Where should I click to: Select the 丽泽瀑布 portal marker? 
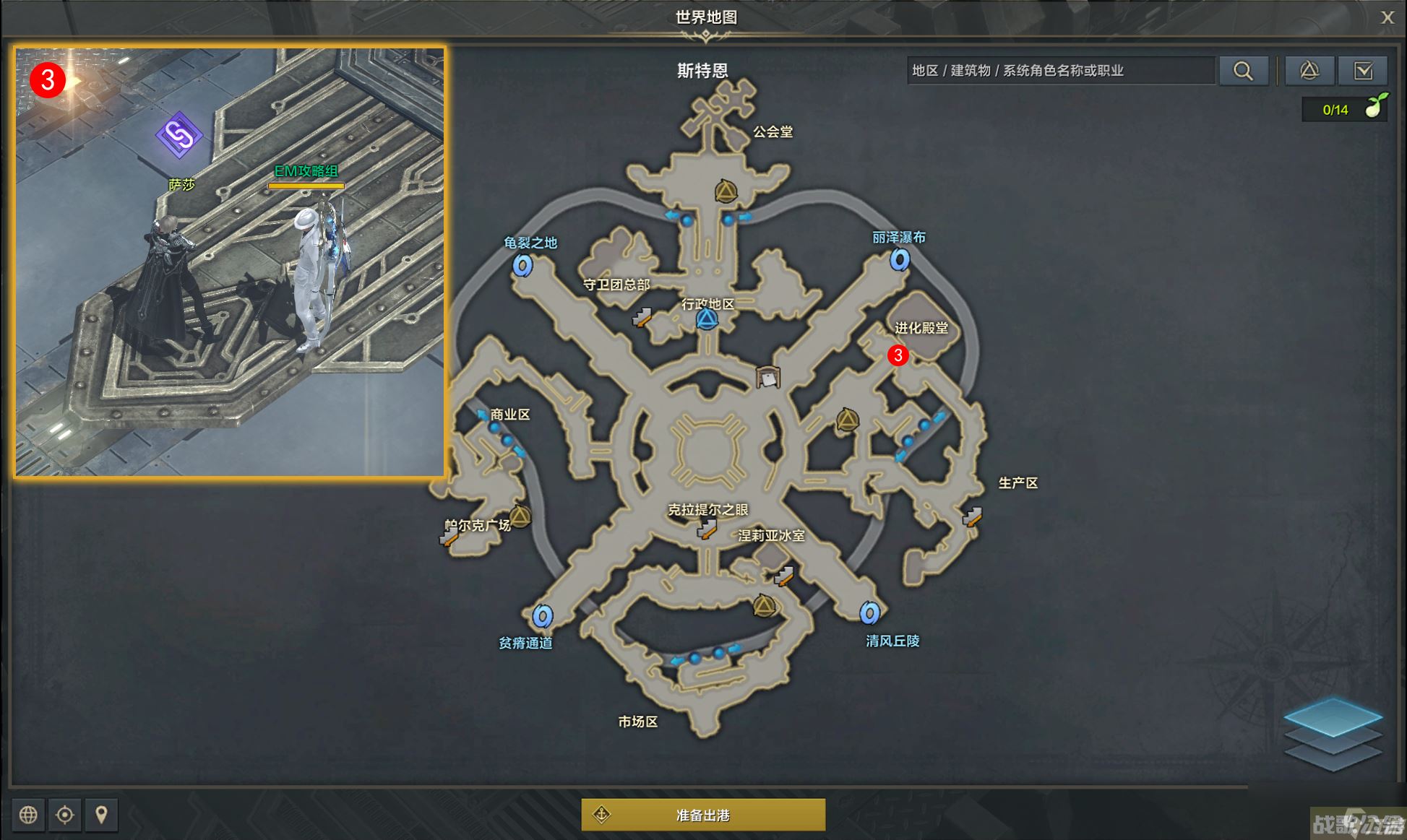coord(899,259)
